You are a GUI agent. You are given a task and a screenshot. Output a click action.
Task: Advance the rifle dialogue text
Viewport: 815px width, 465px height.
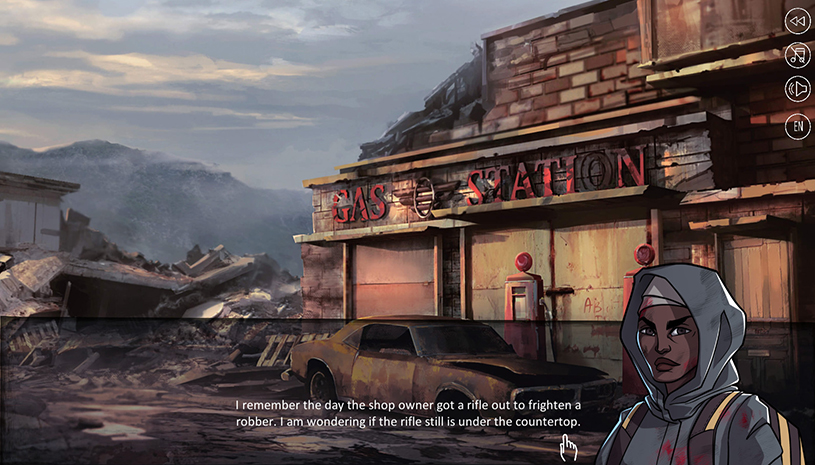pos(408,414)
